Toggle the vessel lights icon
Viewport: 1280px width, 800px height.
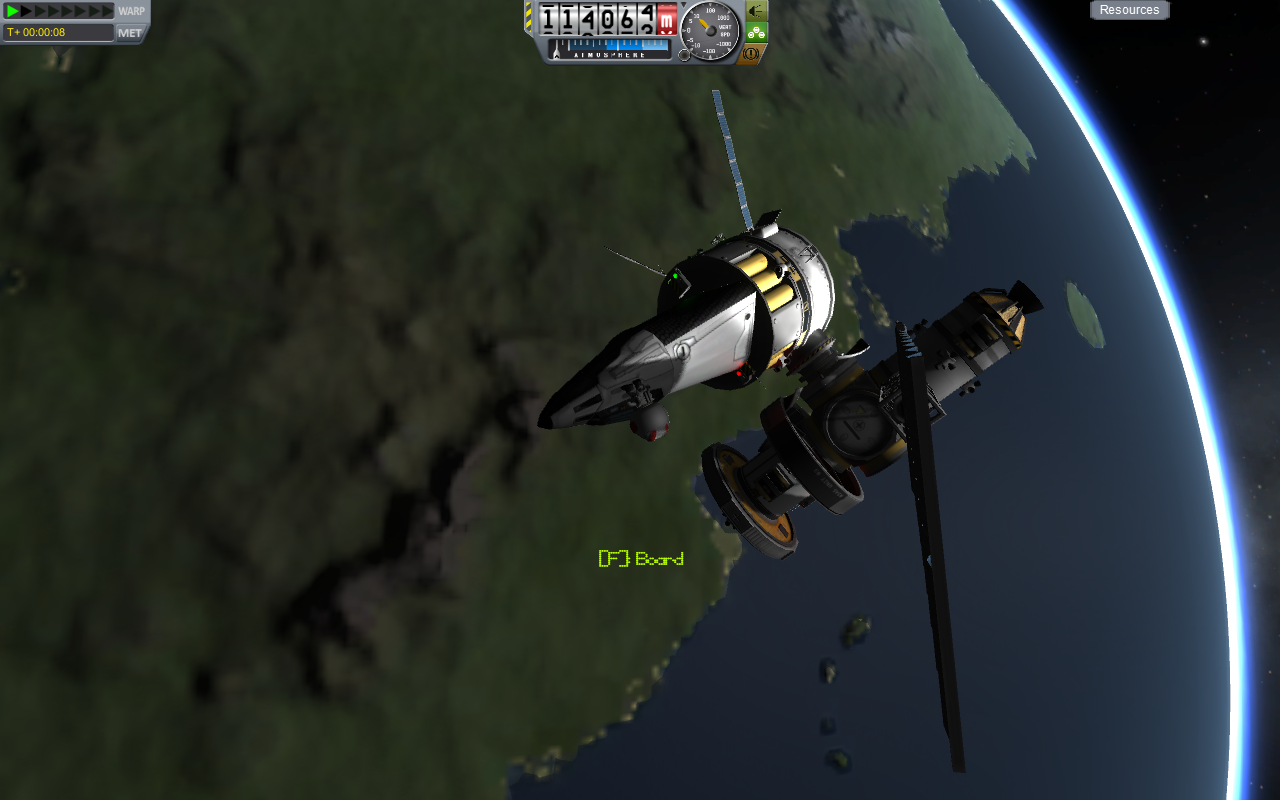tap(756, 10)
